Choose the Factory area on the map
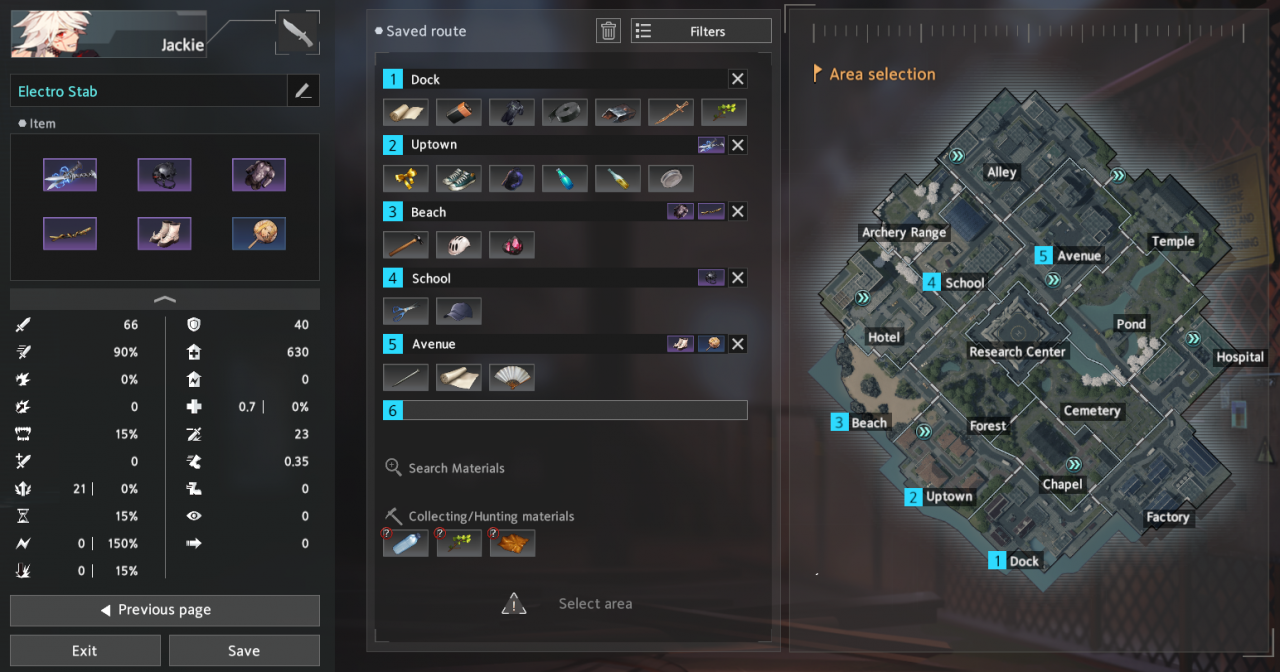The height and width of the screenshot is (672, 1280). click(1167, 517)
